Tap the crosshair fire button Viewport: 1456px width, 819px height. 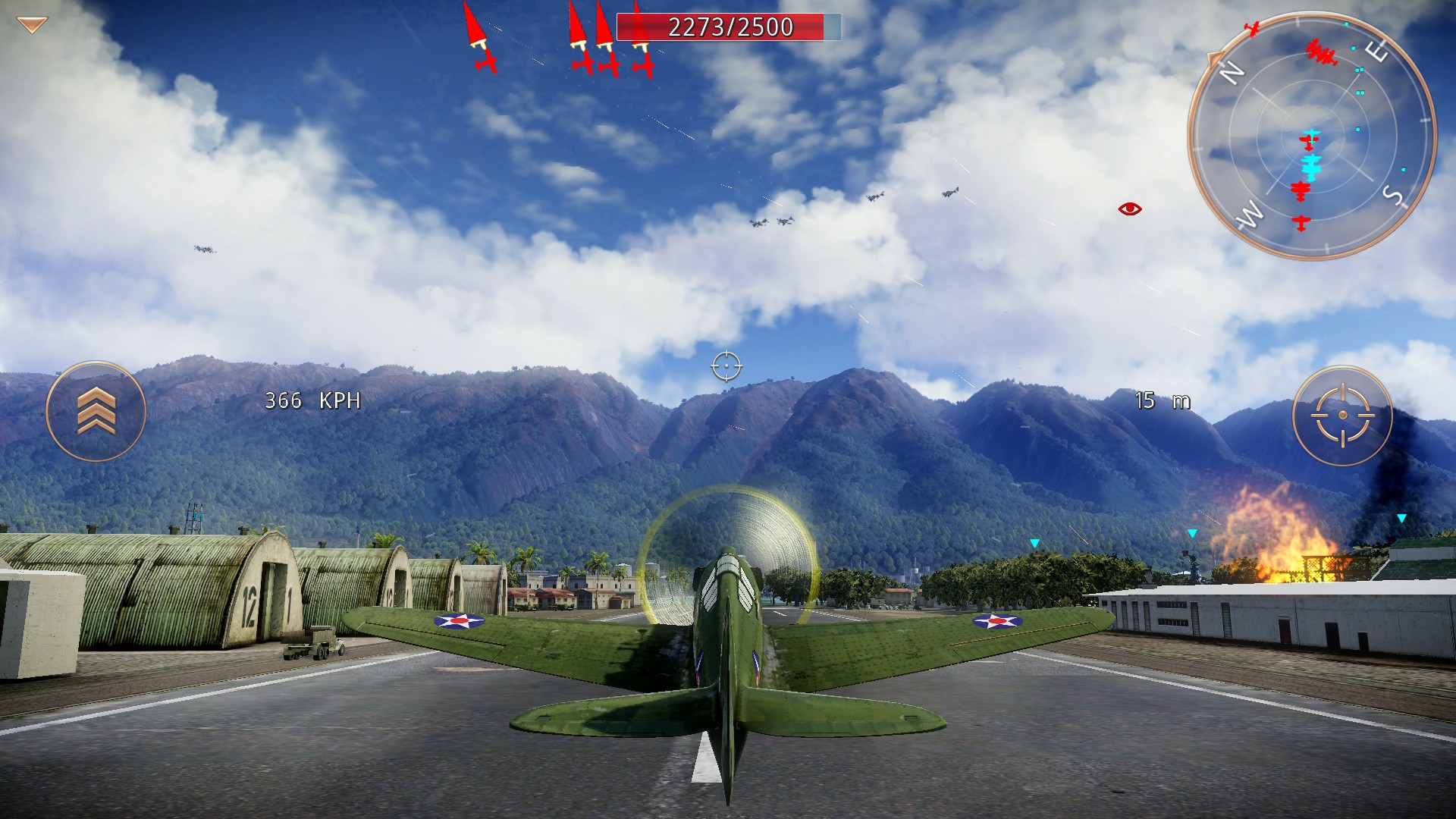click(1342, 416)
